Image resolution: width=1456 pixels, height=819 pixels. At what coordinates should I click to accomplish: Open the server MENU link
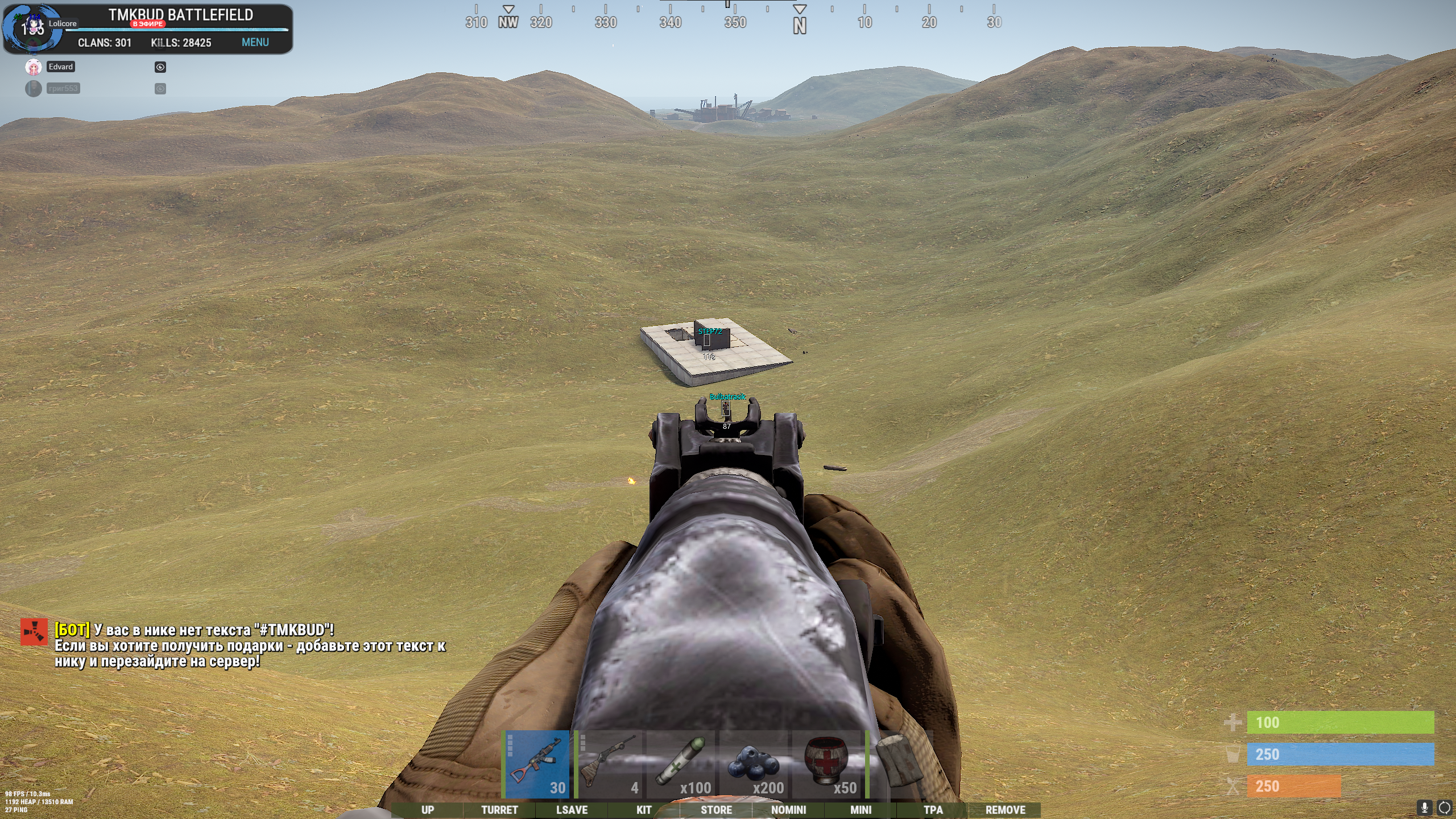pos(255,43)
